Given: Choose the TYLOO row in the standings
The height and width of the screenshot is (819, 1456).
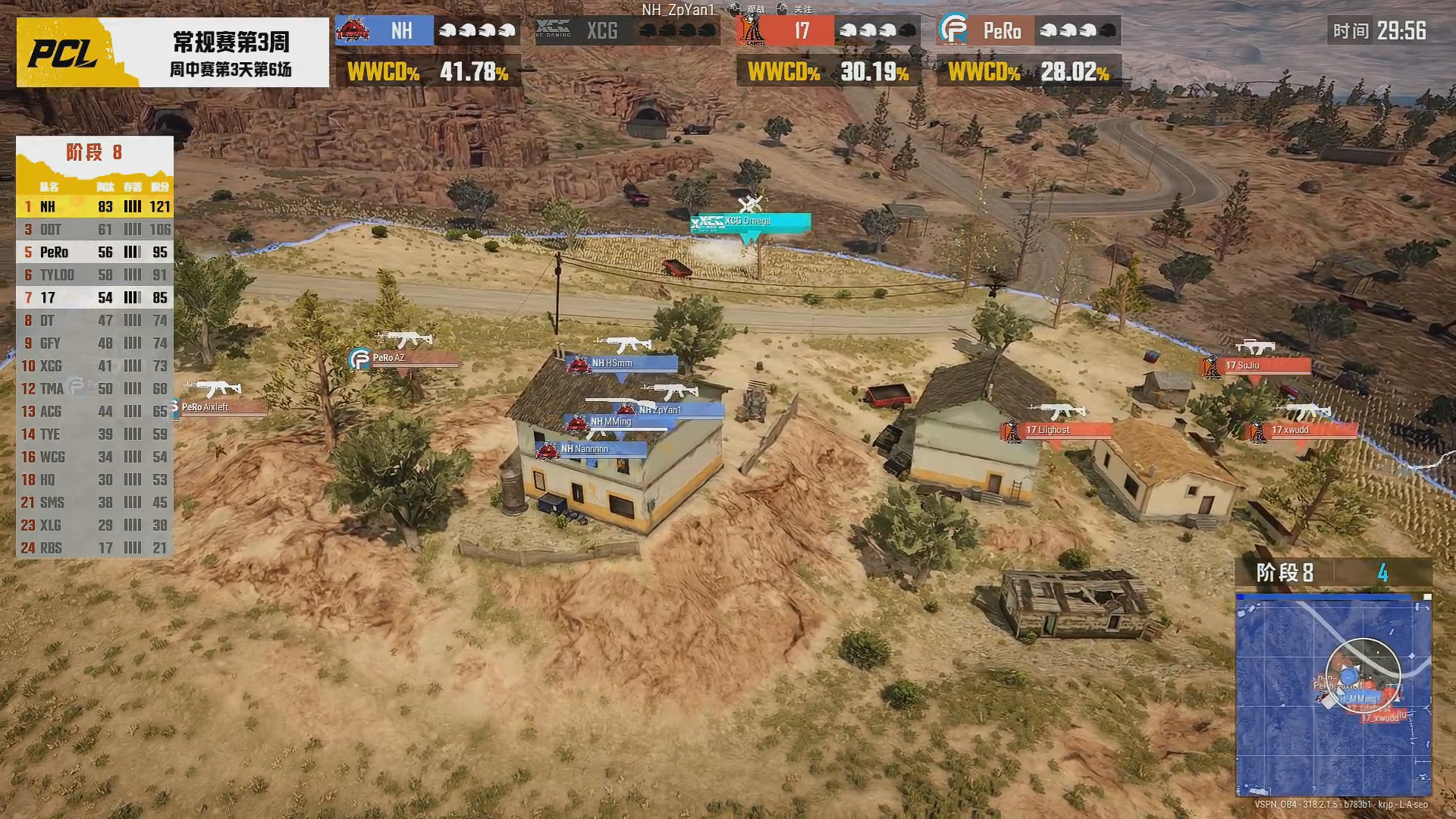Looking at the screenshot, I should coord(95,275).
